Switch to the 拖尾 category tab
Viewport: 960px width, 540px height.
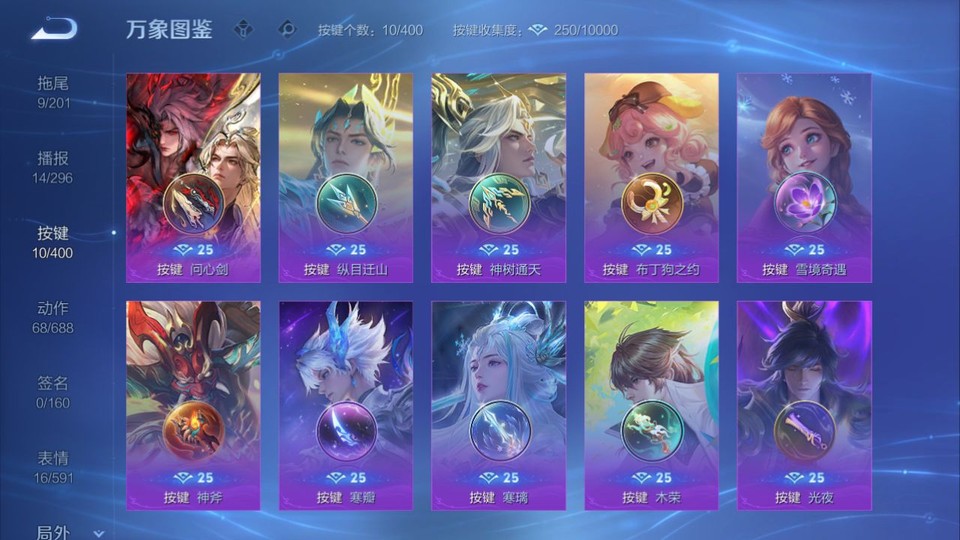(54, 91)
